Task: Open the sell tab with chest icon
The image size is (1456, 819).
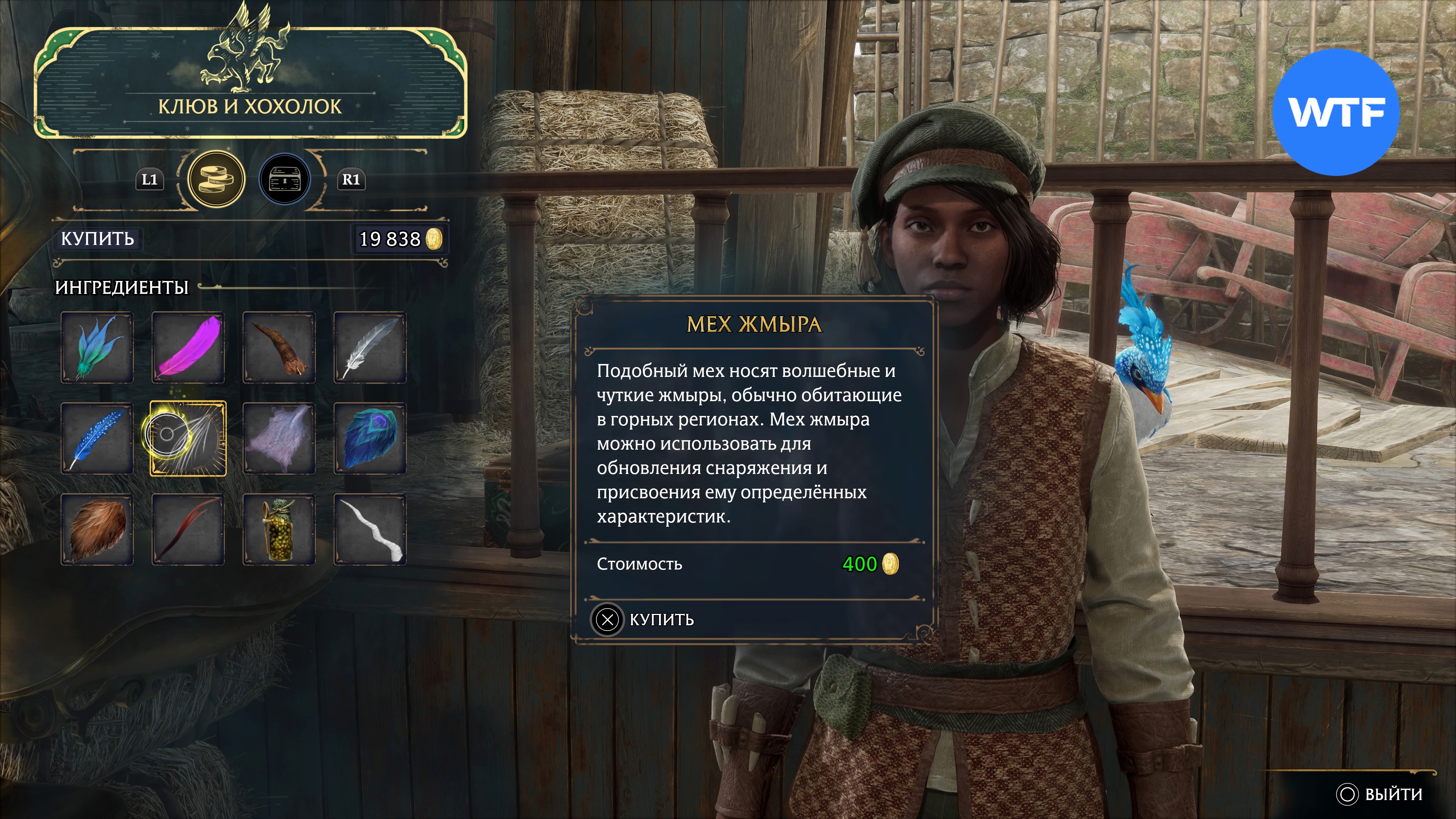Action: pyautogui.click(x=284, y=179)
